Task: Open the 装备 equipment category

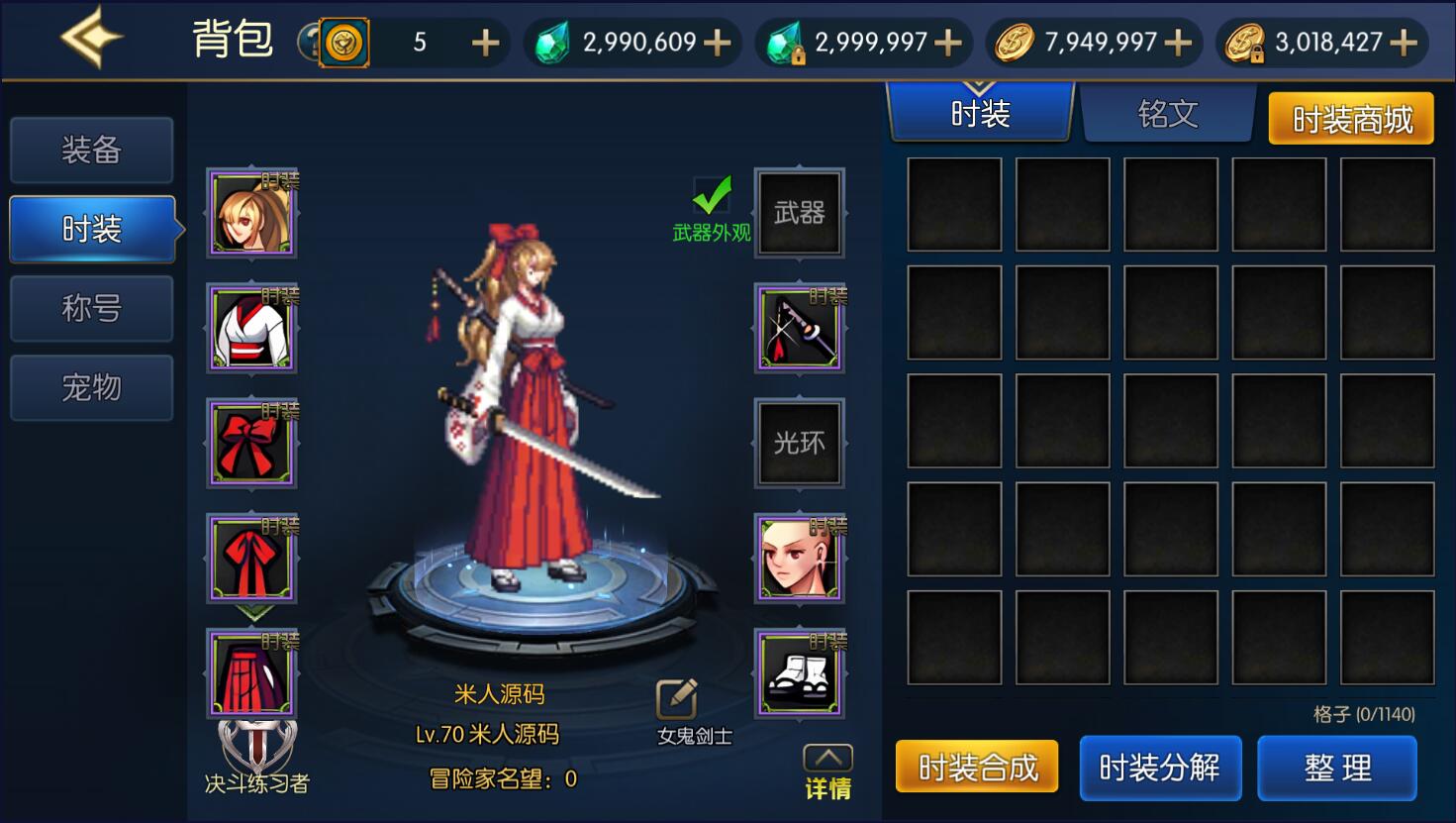Action: (91, 151)
